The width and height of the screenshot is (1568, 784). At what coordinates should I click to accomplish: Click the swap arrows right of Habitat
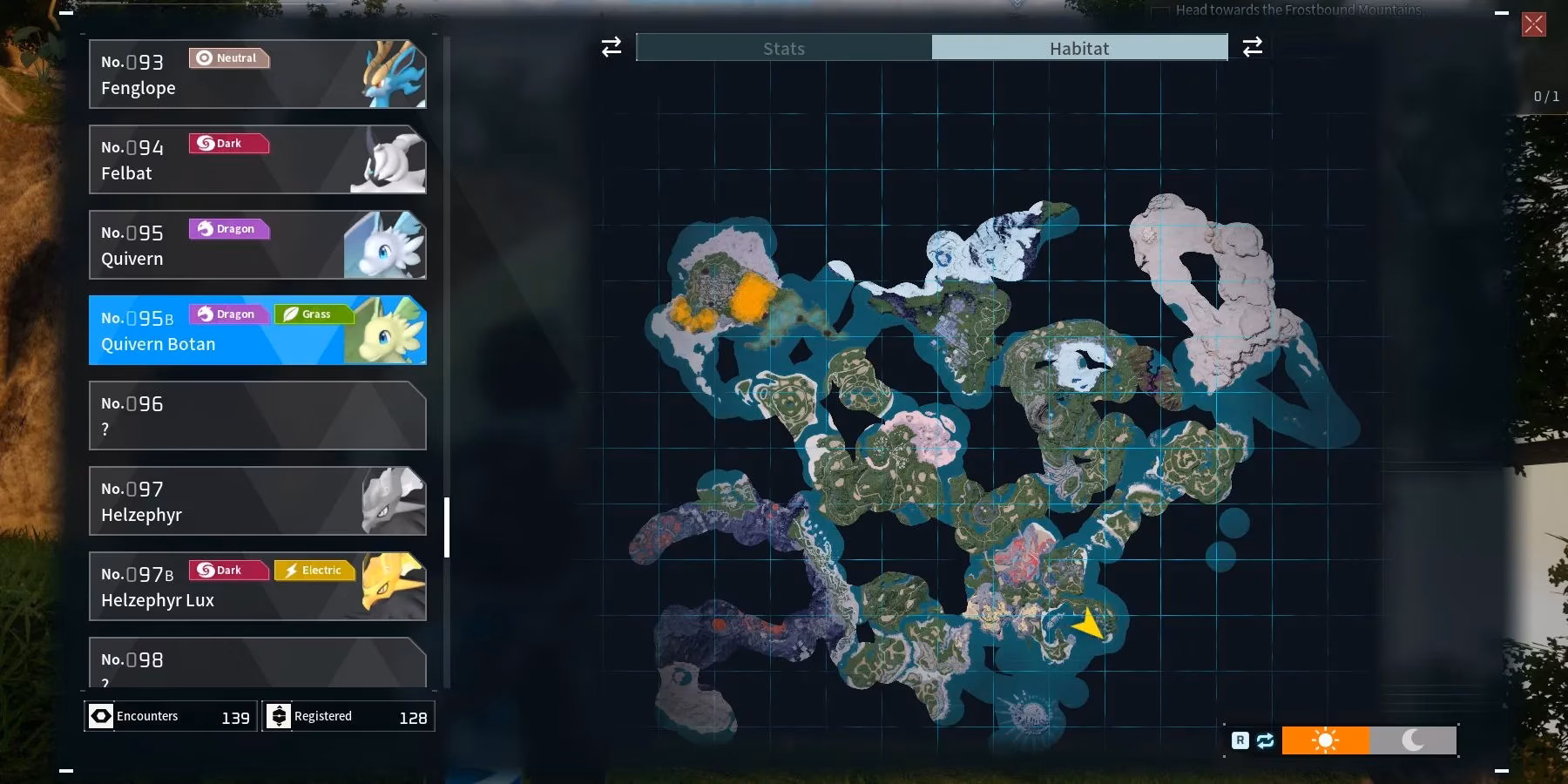pos(1253,47)
